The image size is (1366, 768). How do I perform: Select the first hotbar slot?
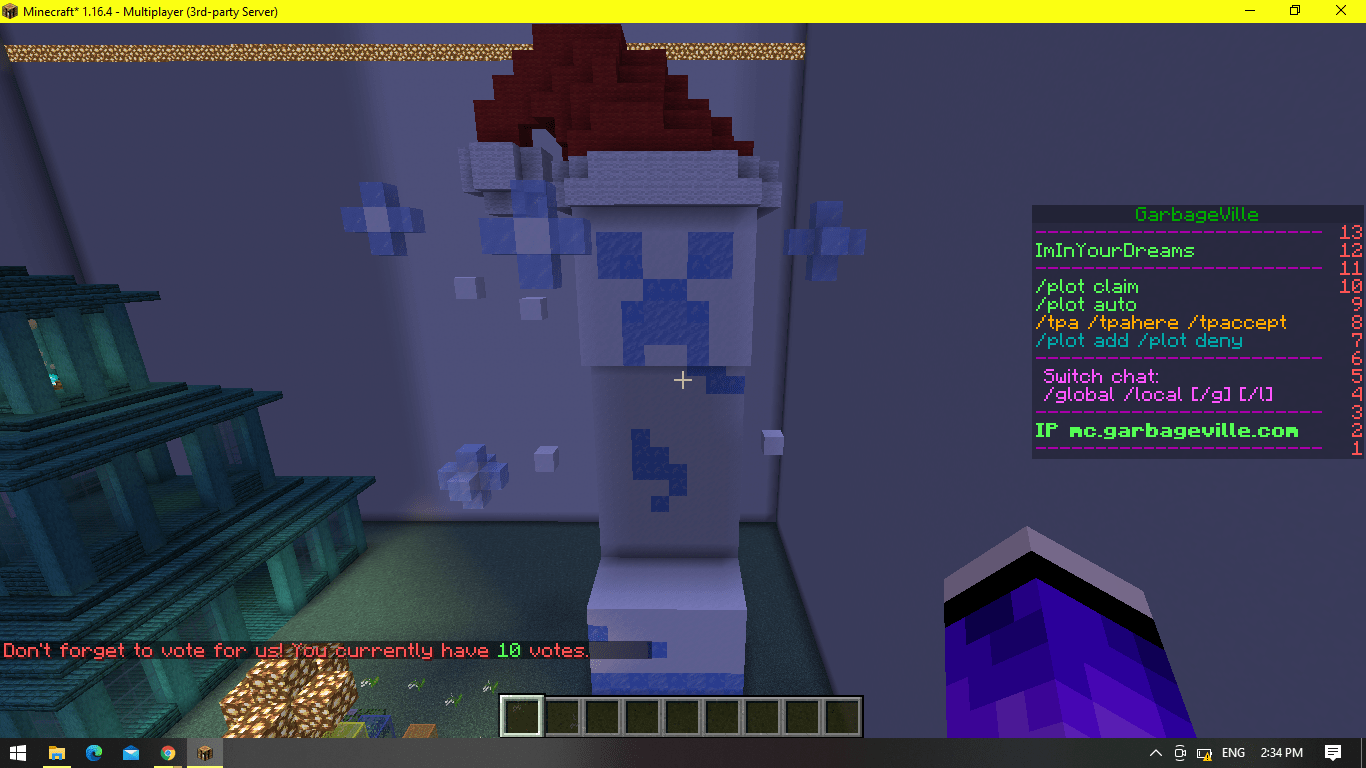point(520,714)
